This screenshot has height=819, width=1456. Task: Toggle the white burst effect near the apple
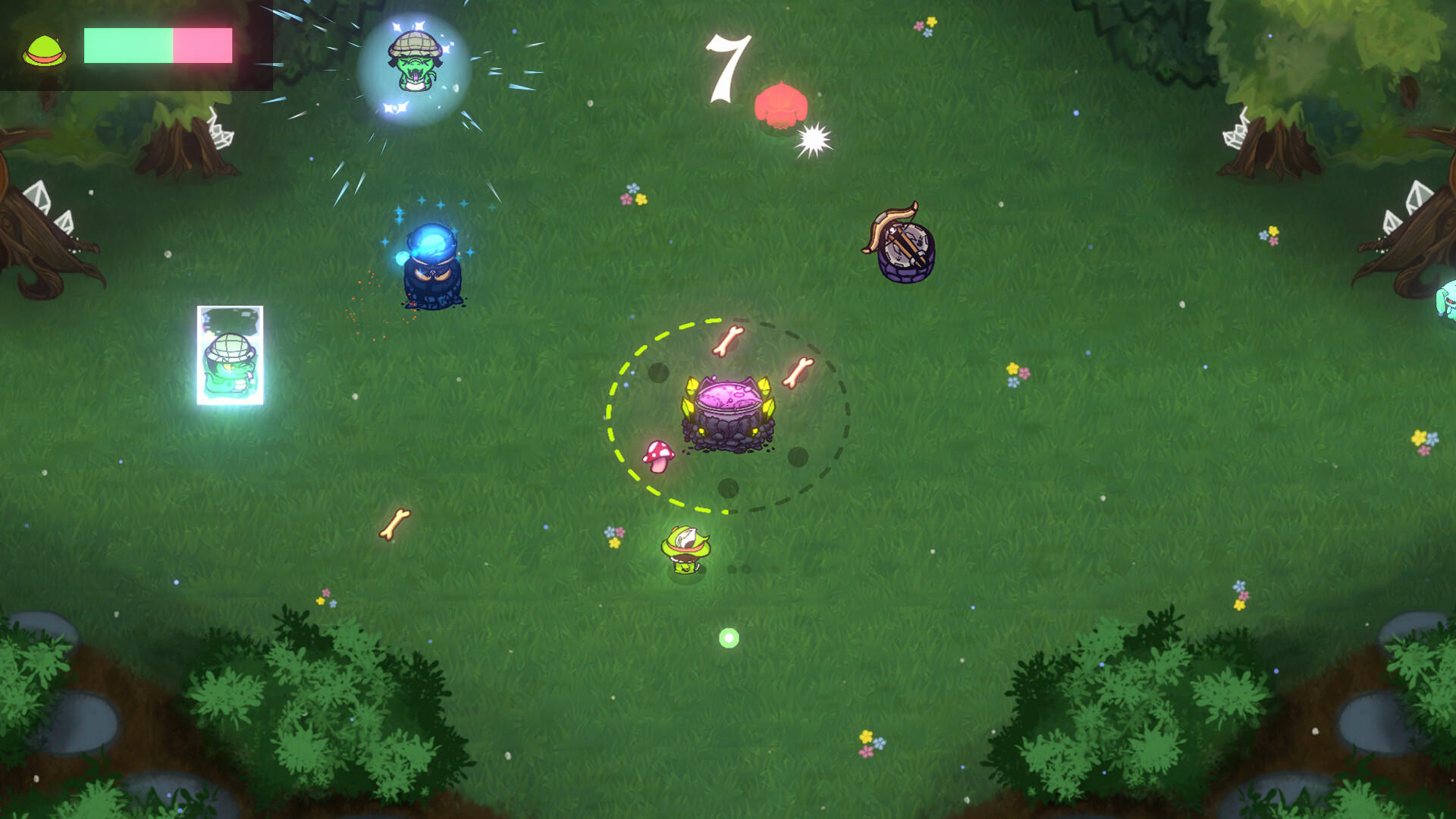tap(813, 139)
